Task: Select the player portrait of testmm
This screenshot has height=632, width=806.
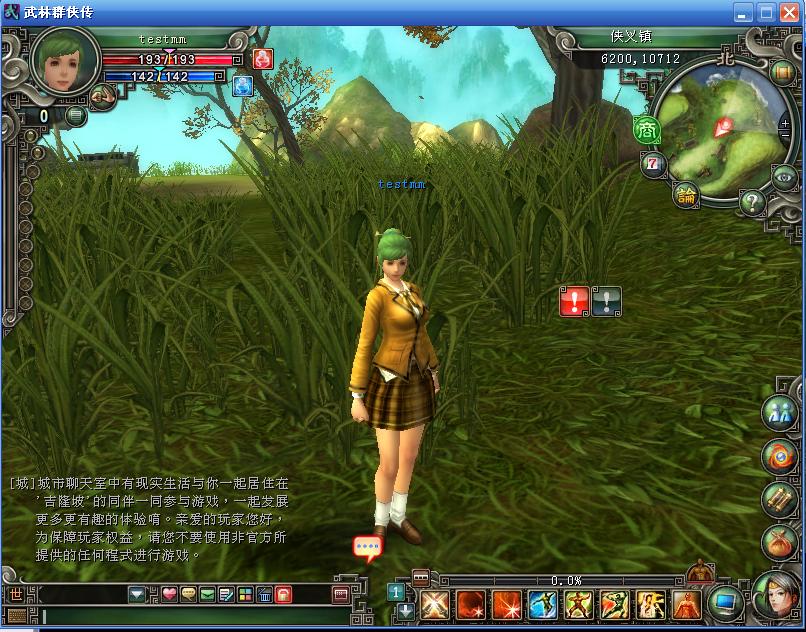Action: (65, 61)
